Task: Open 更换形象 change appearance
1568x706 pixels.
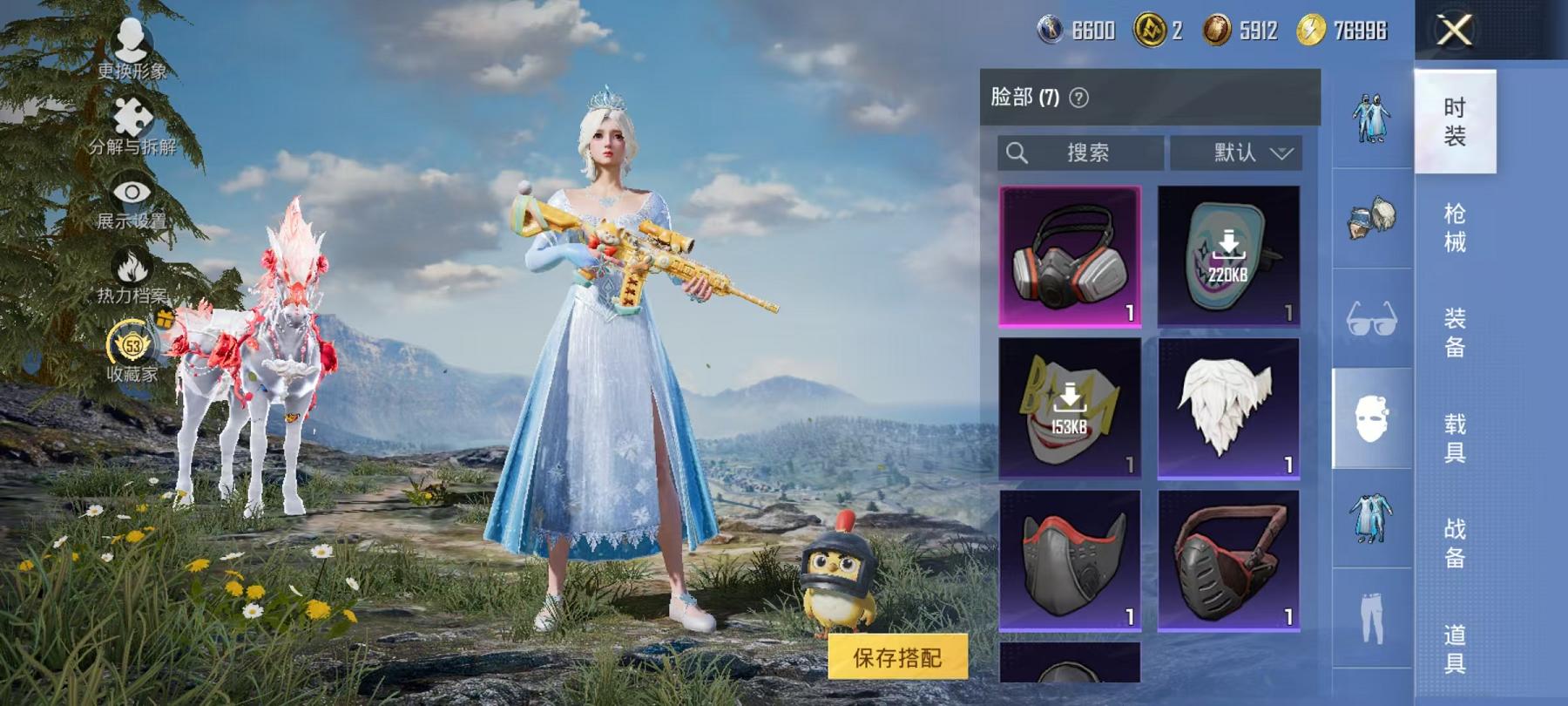Action: point(131,48)
